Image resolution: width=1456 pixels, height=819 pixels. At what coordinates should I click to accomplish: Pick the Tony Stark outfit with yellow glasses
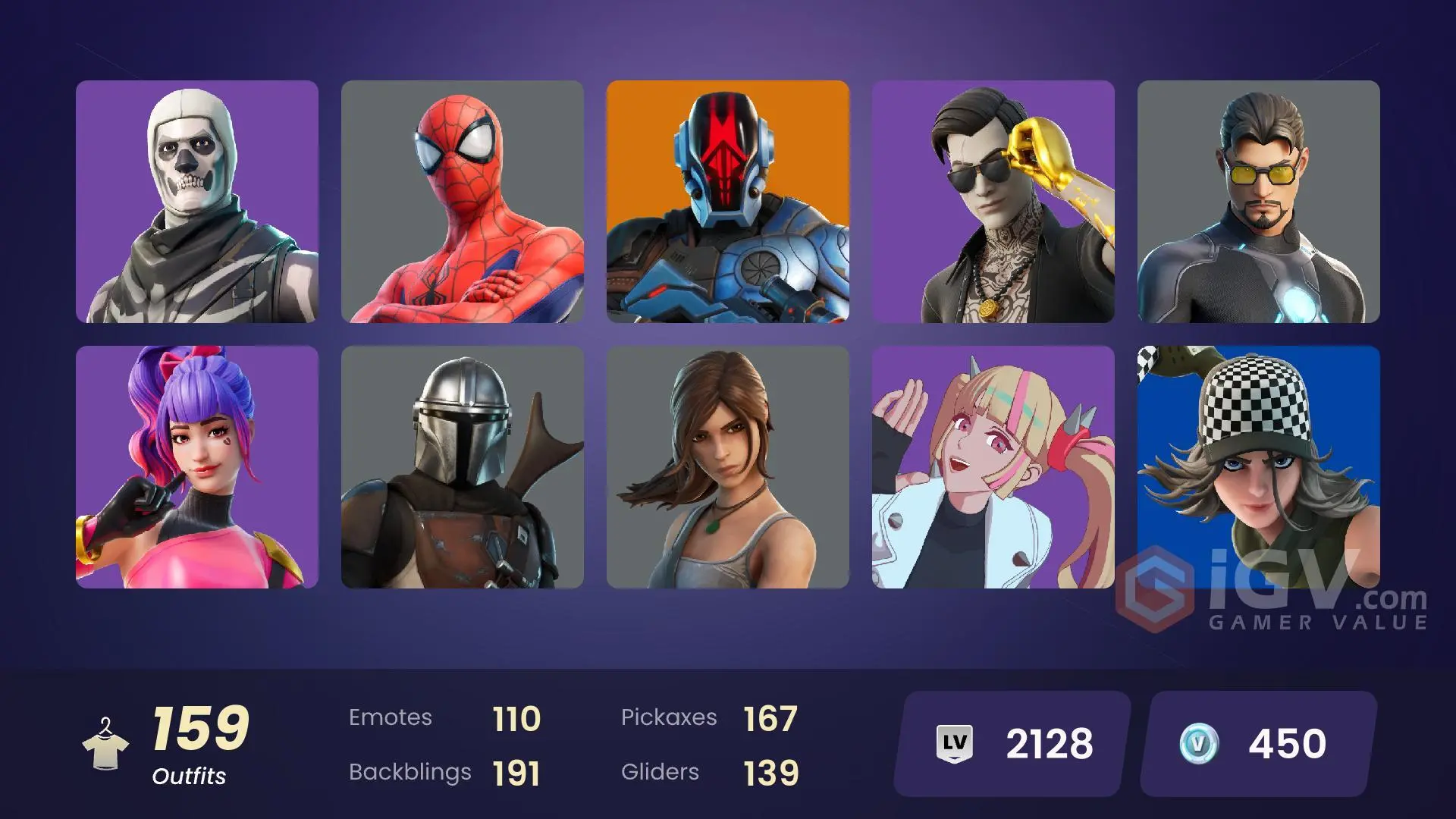point(1259,202)
